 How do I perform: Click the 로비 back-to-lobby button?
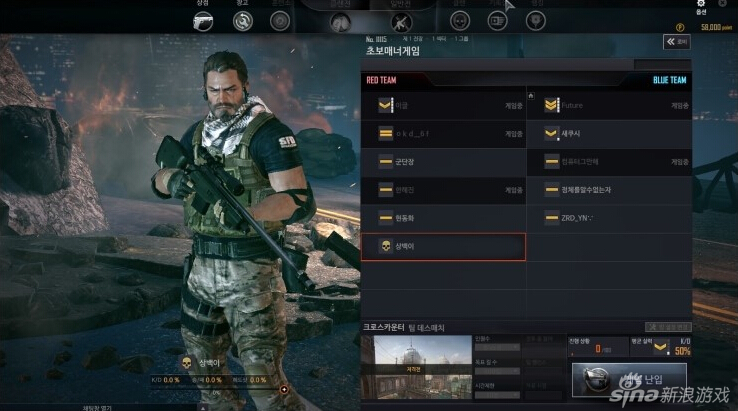click(x=676, y=42)
